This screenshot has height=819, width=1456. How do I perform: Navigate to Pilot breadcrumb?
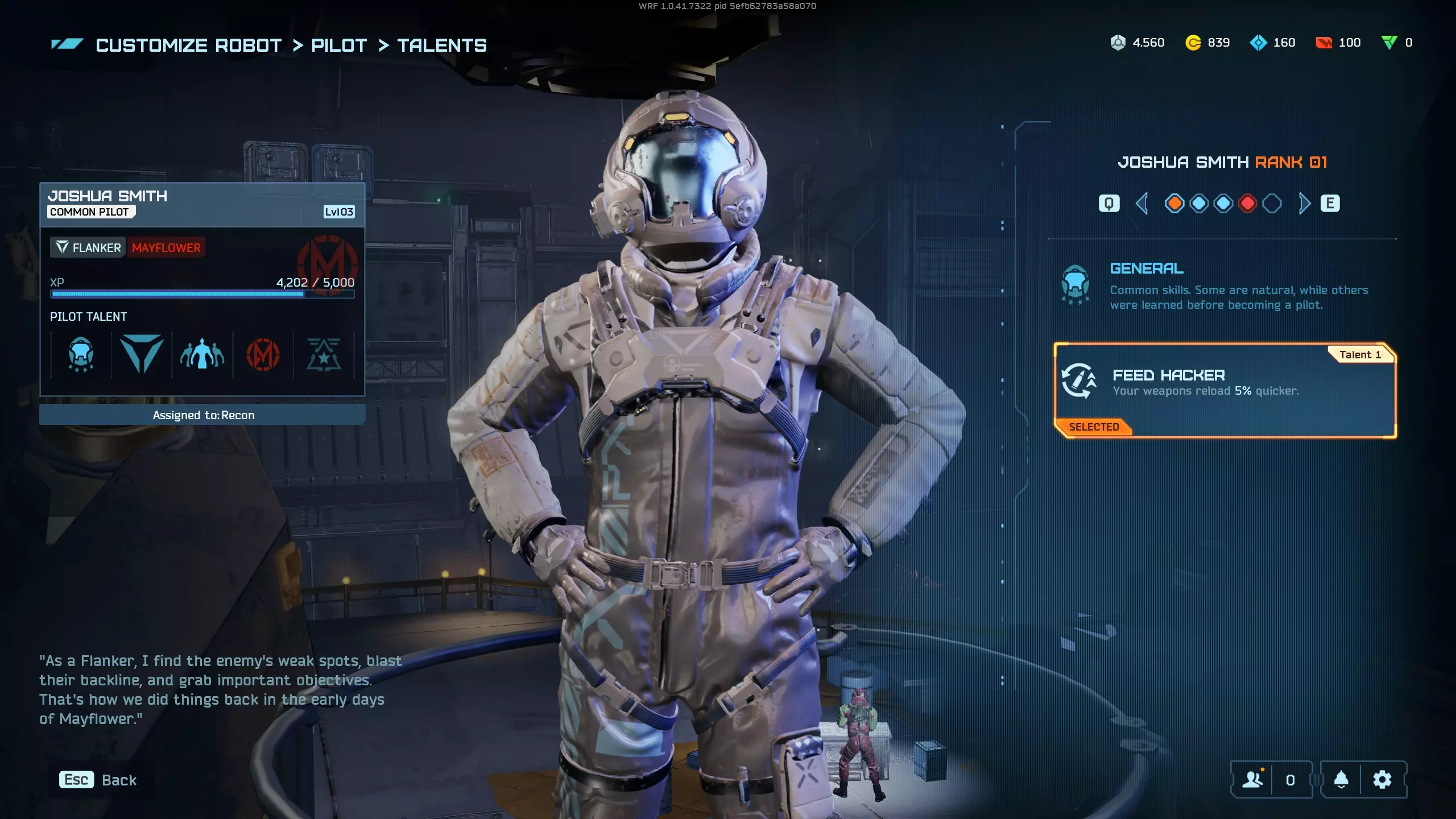(x=339, y=45)
